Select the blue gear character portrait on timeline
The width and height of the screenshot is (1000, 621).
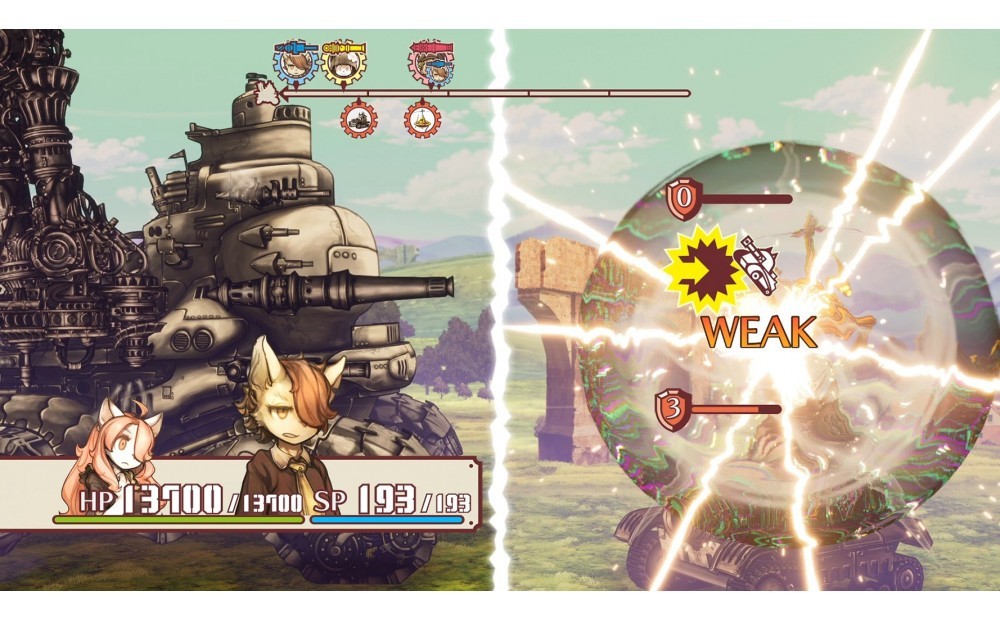coord(295,64)
